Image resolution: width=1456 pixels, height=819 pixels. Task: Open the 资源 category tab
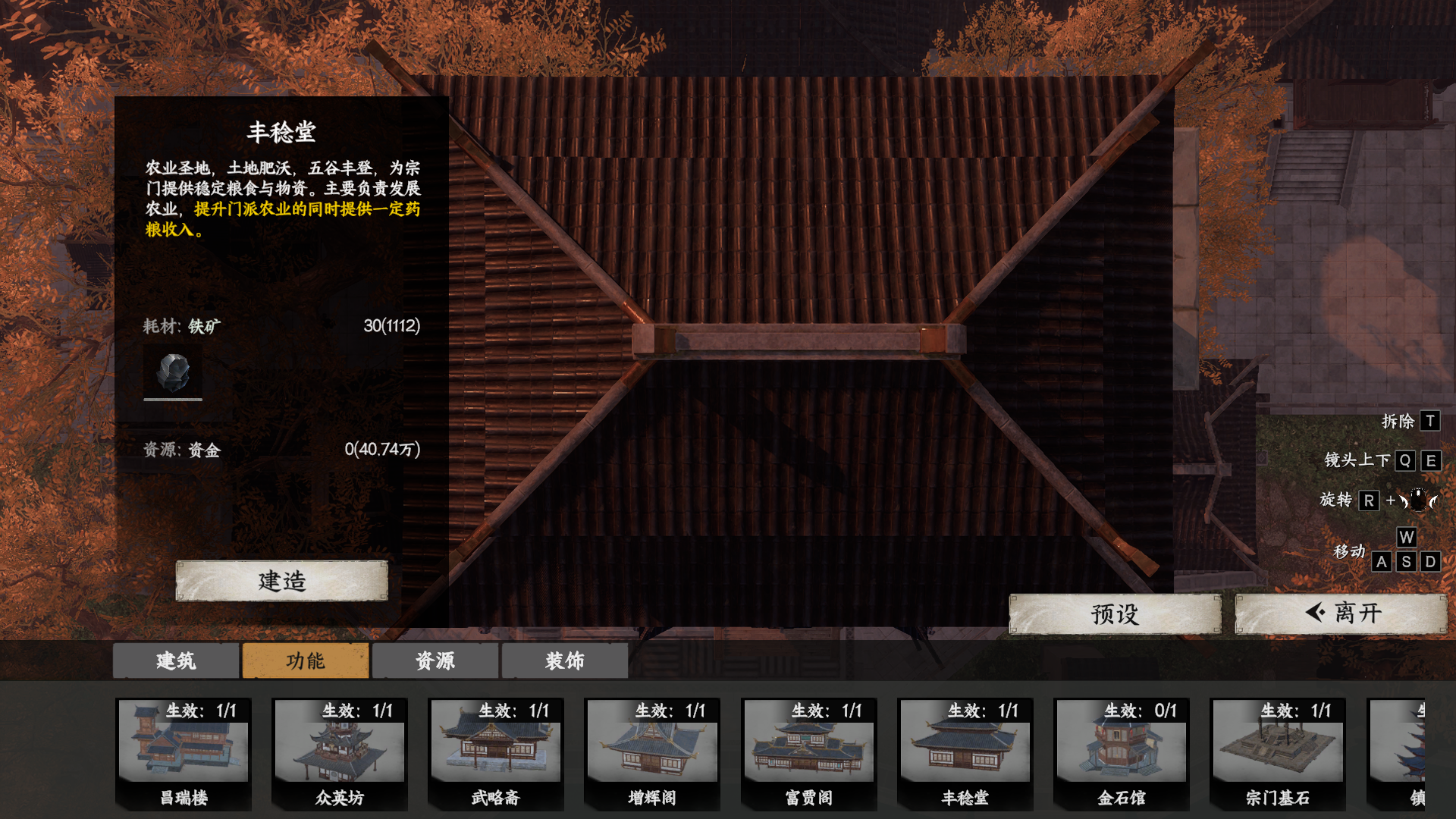pos(435,661)
